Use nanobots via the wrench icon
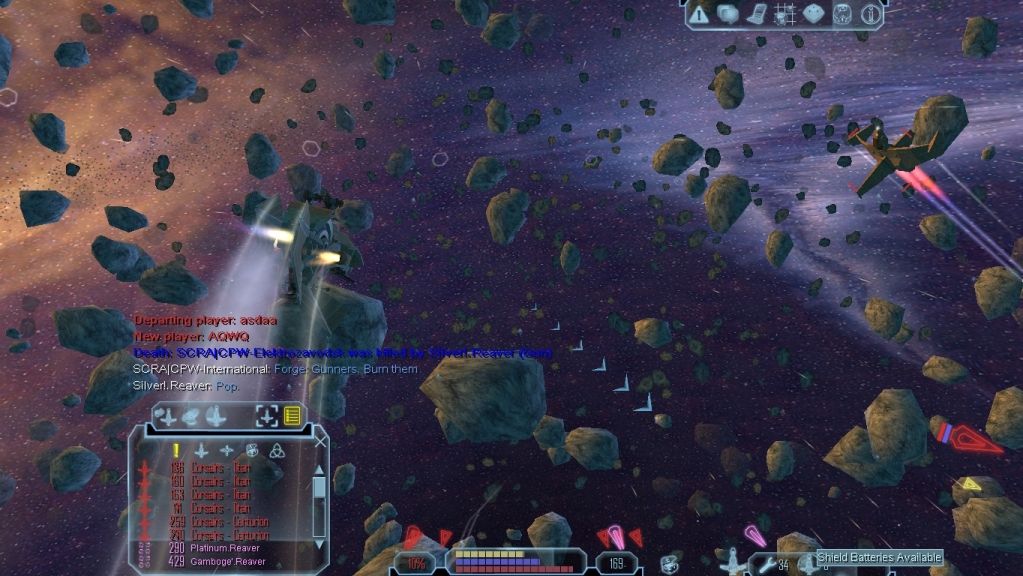1023x576 pixels. point(768,565)
